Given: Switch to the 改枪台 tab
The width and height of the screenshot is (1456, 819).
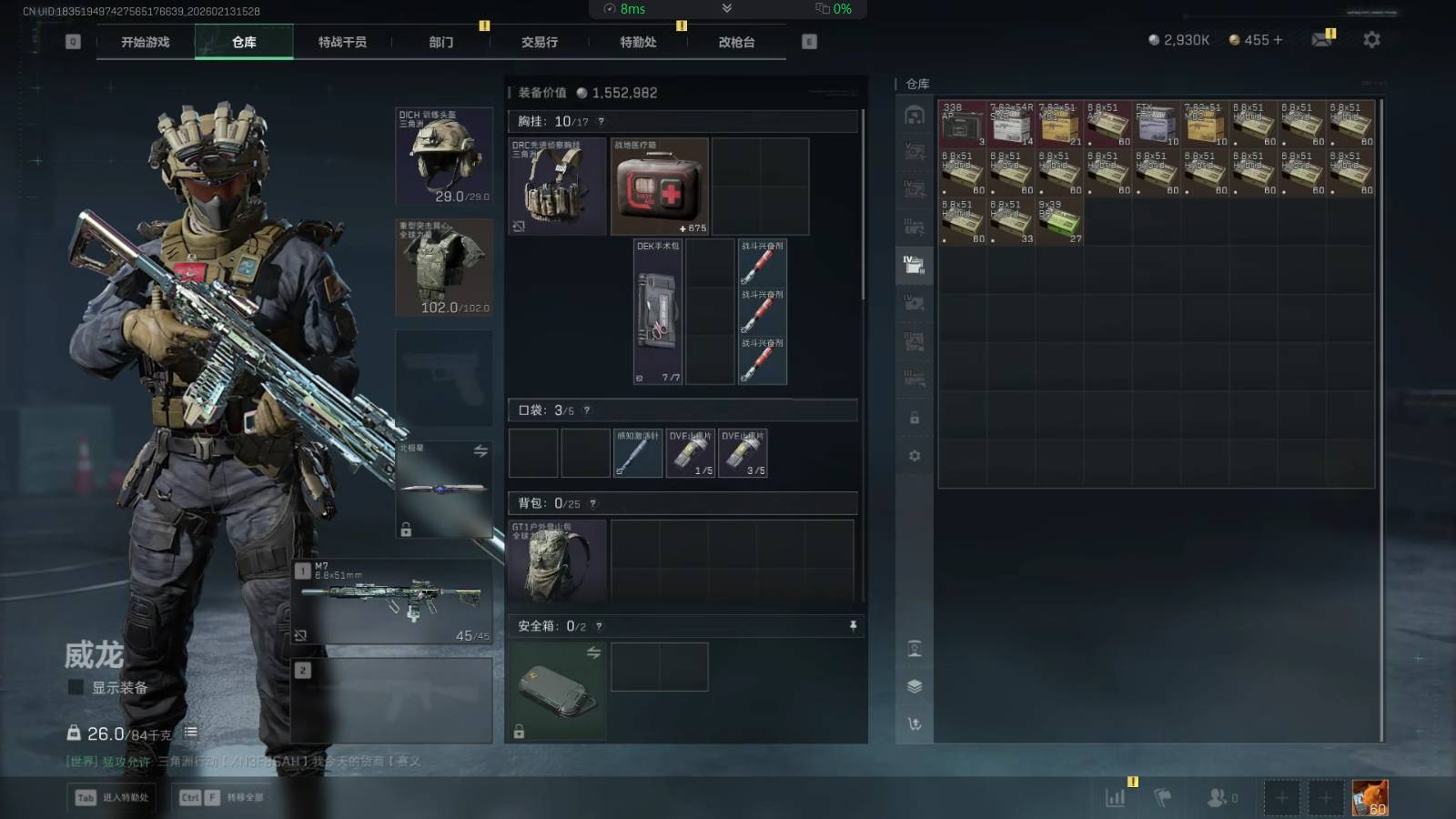Looking at the screenshot, I should coord(736,42).
